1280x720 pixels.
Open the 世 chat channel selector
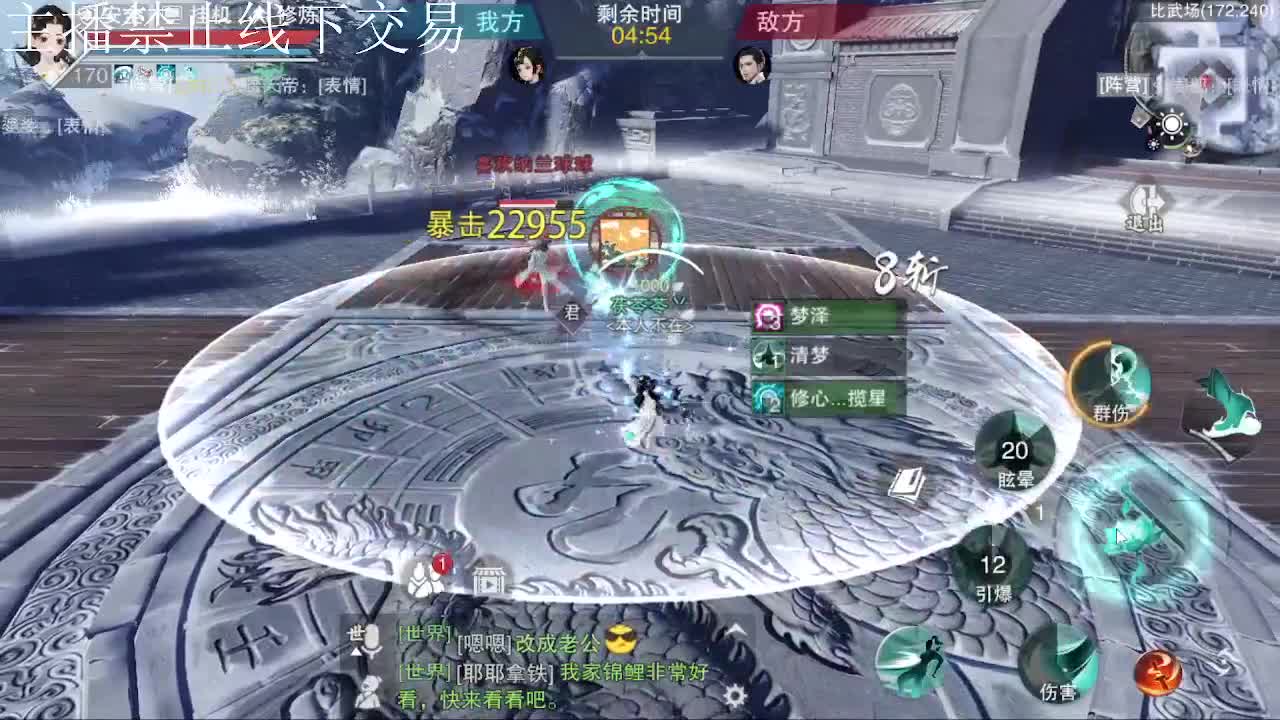pos(354,633)
